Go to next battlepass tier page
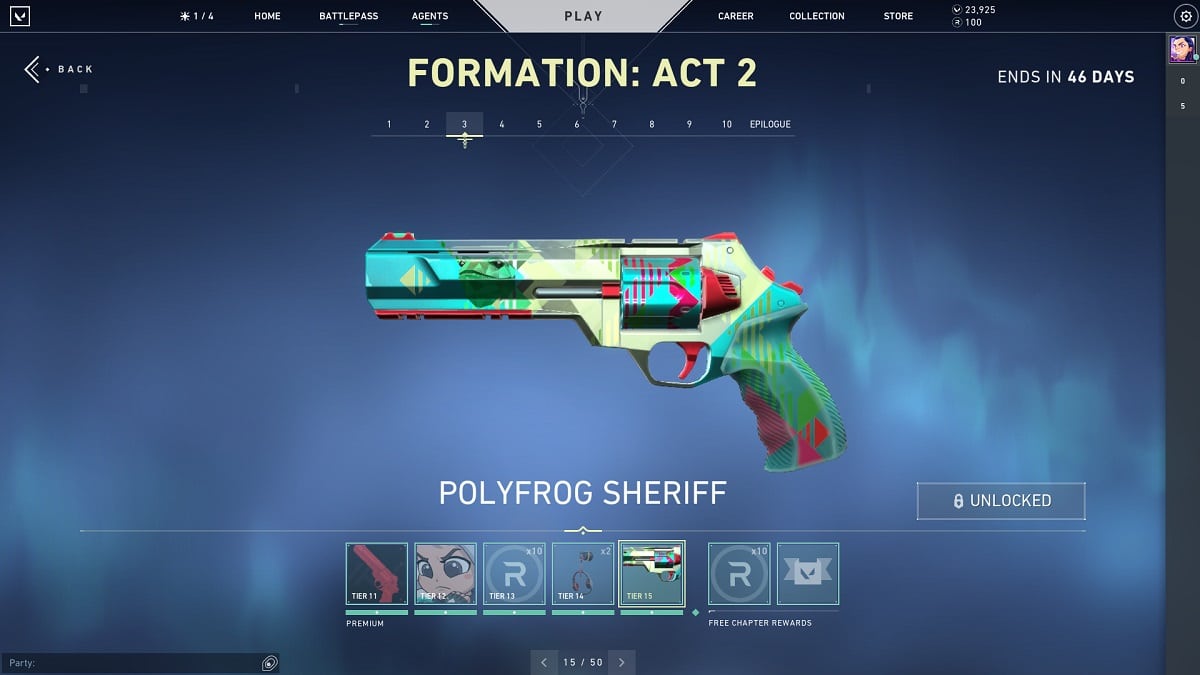Screen dimensions: 1200x675 click(621, 662)
